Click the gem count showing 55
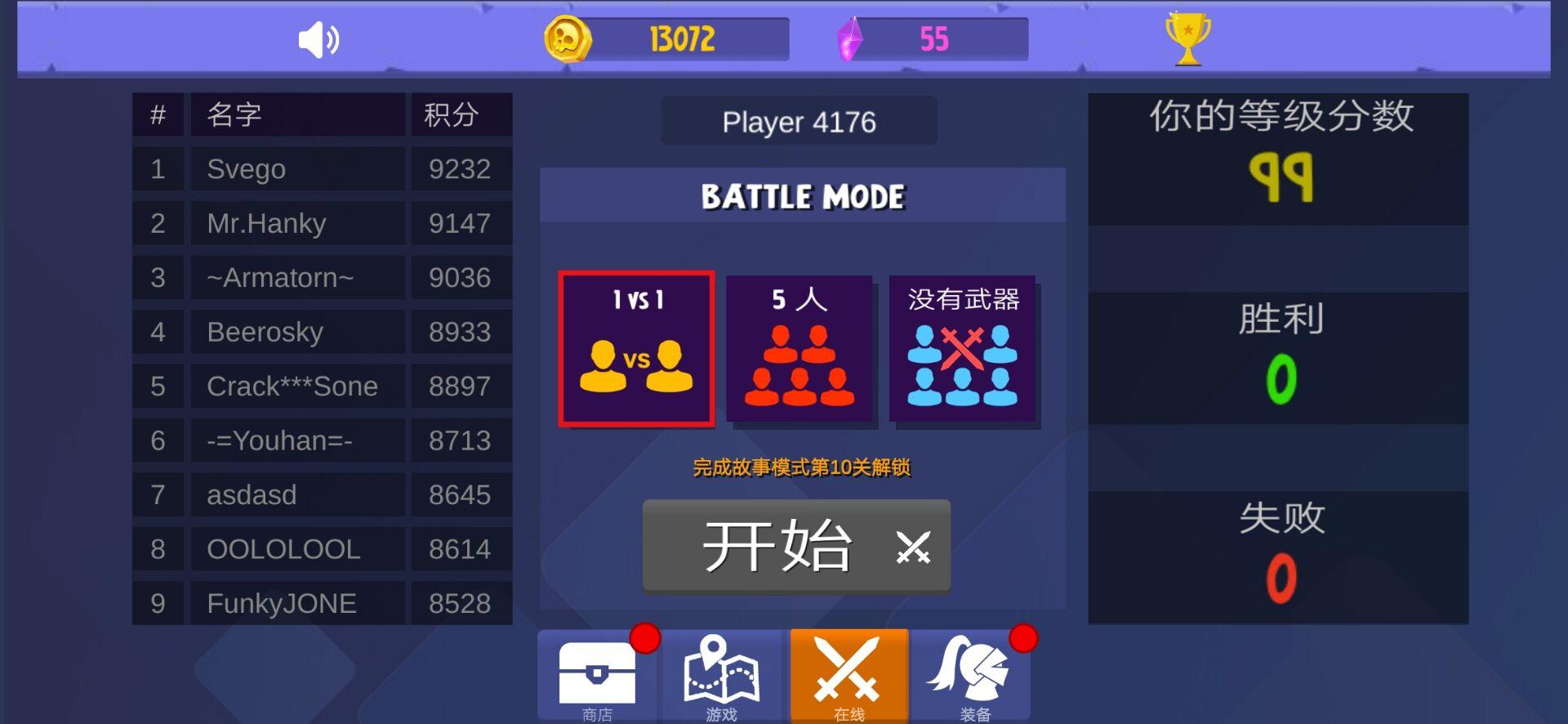This screenshot has height=724, width=1568. click(x=936, y=37)
